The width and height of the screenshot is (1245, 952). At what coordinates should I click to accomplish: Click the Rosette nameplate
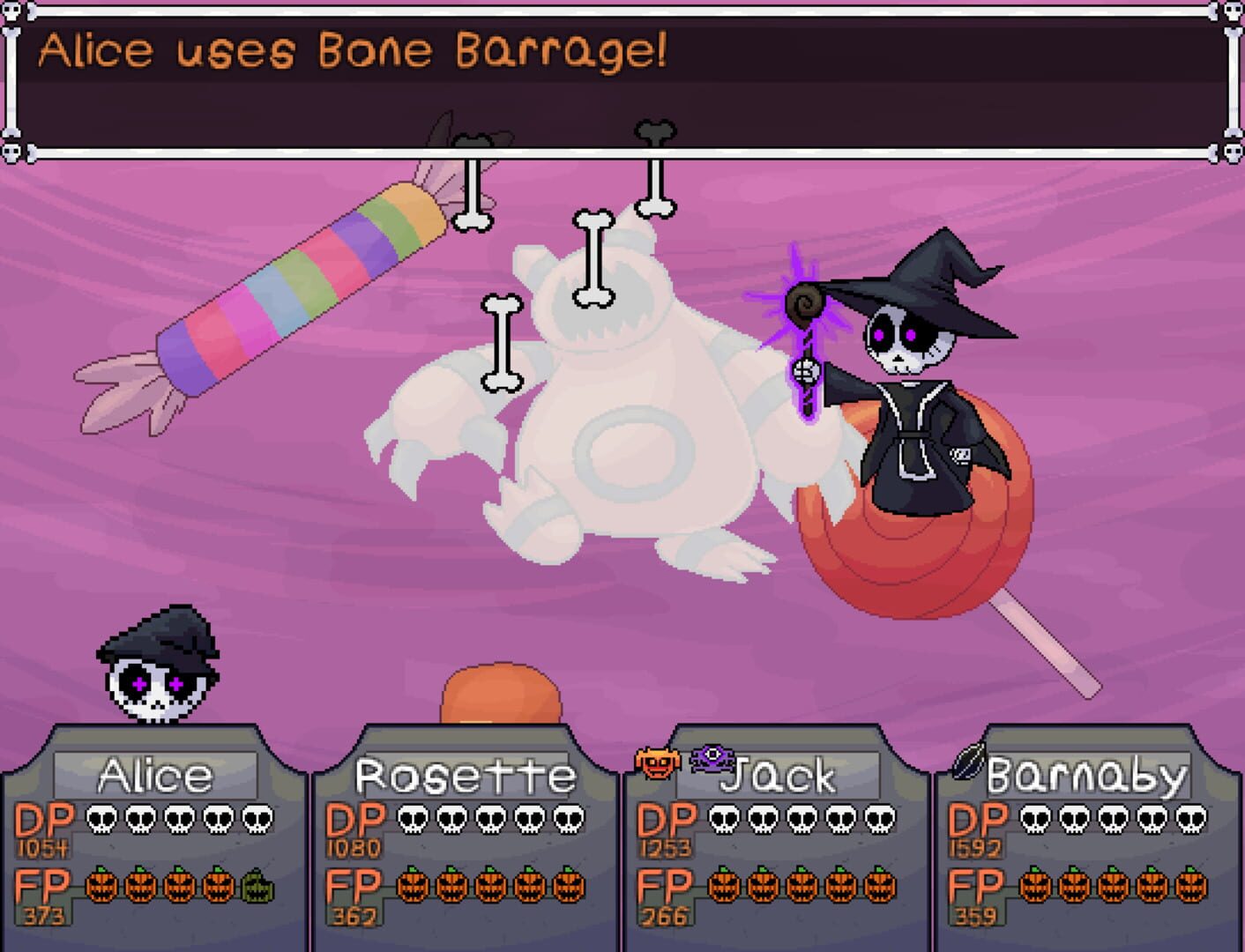coord(465,775)
